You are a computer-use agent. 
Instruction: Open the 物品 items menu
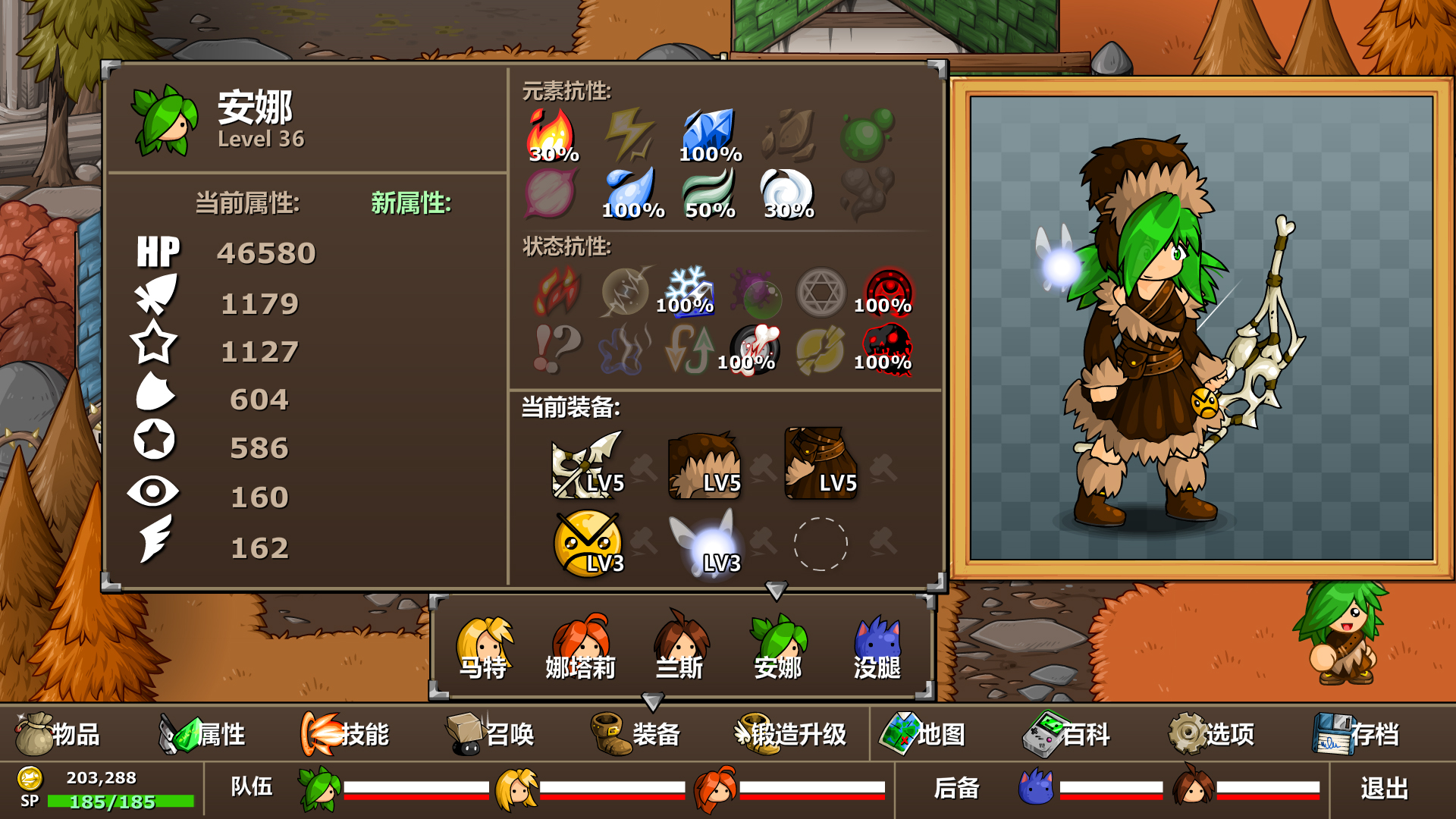click(x=58, y=733)
